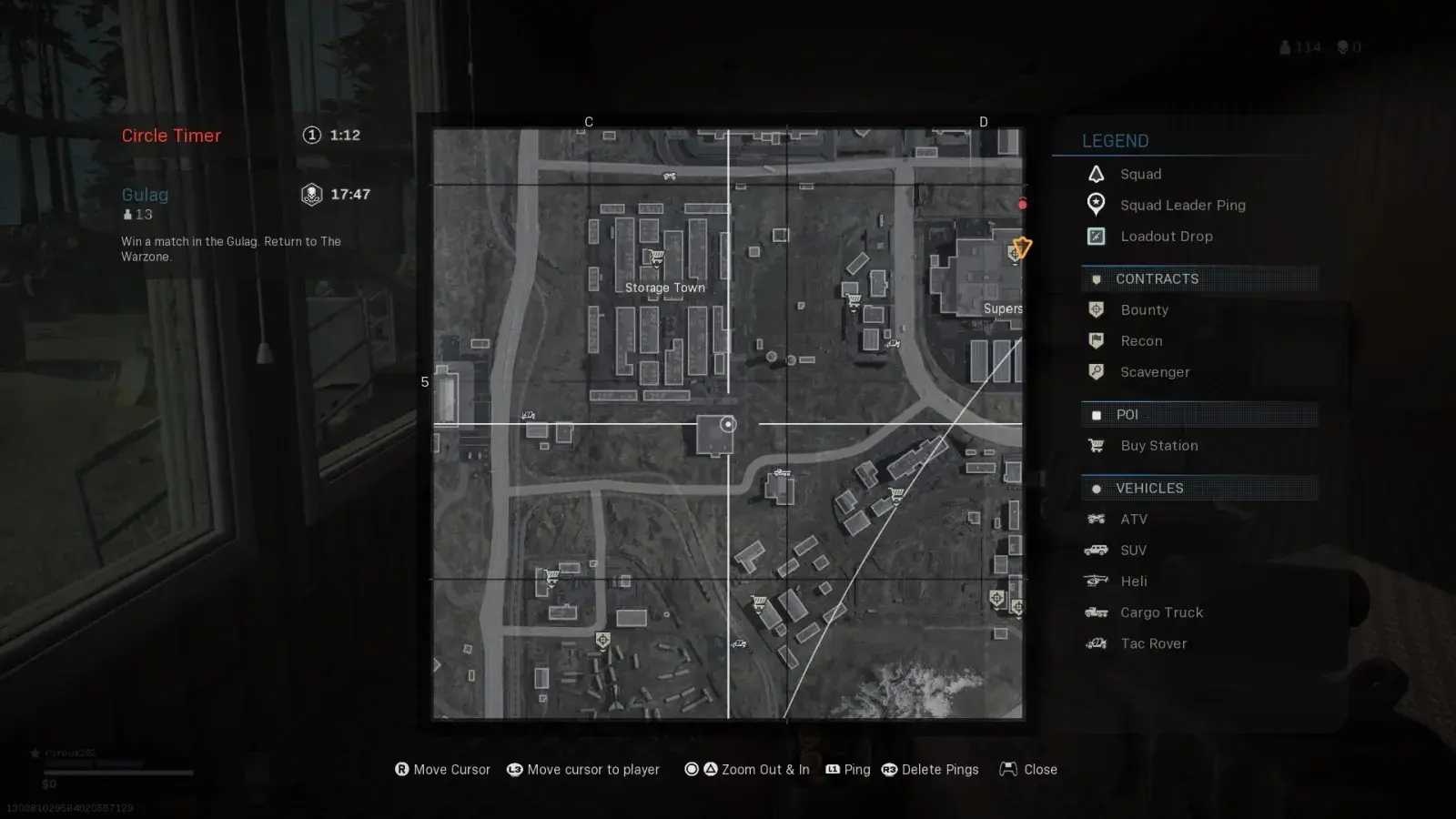
Task: Select the SUV legend entry
Action: pos(1133,550)
